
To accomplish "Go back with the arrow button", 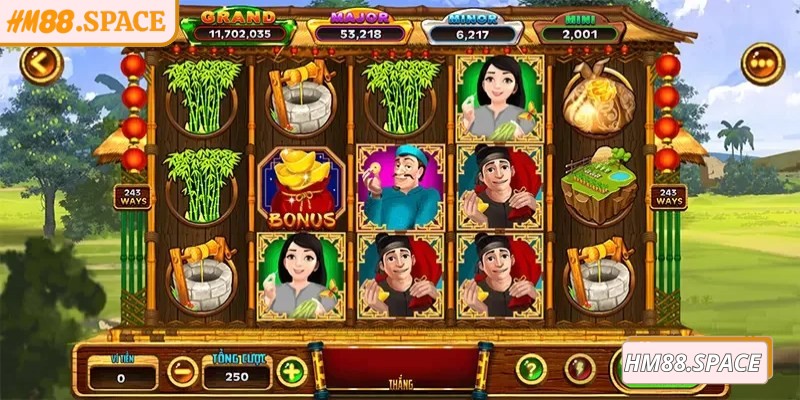I will pos(41,64).
